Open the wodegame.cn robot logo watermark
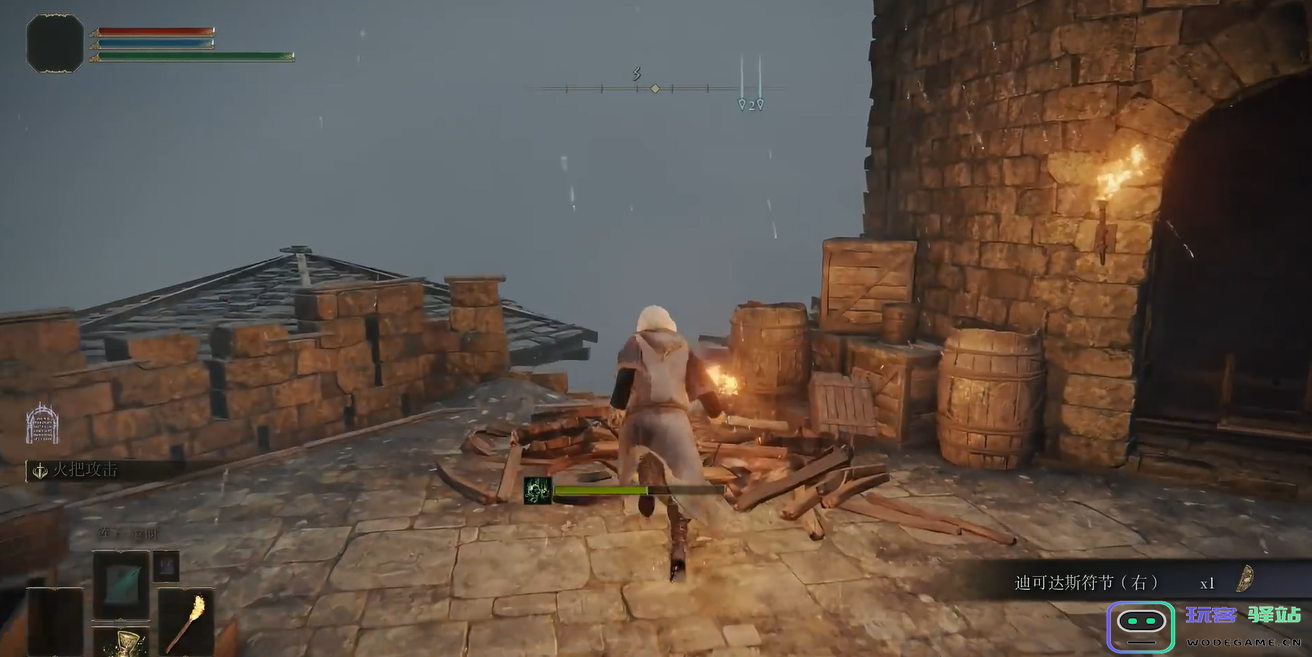1312x657 pixels. coord(1141,627)
